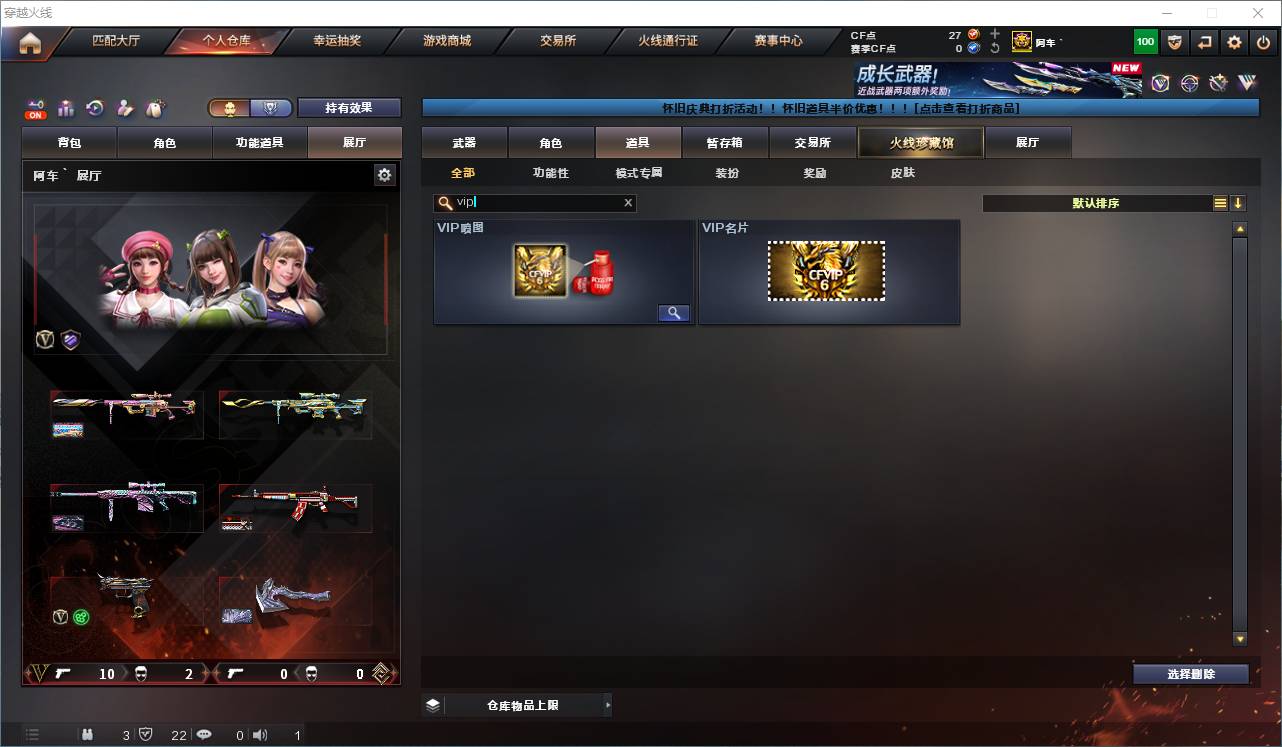Switch to the 火线珍藏馆 tab
Screen dimensions: 1282x747
pyautogui.click(x=918, y=142)
